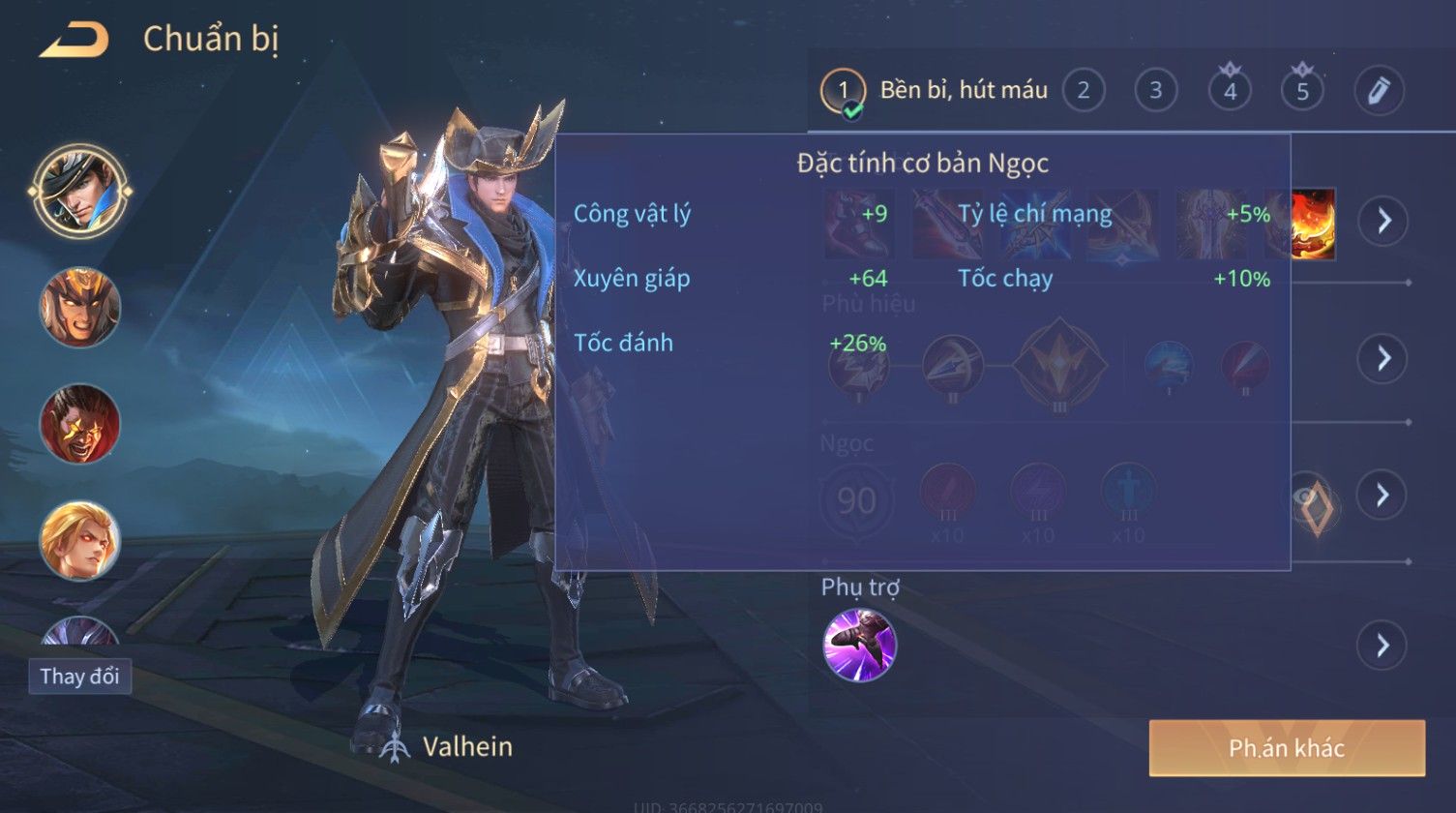Open the Phù hiệu arrow button

1382,358
